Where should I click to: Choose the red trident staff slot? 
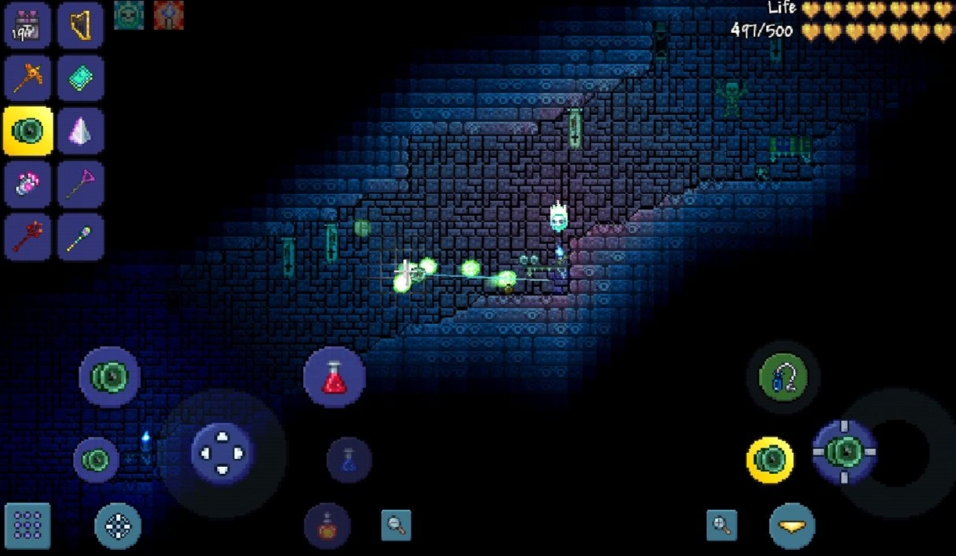tap(28, 237)
